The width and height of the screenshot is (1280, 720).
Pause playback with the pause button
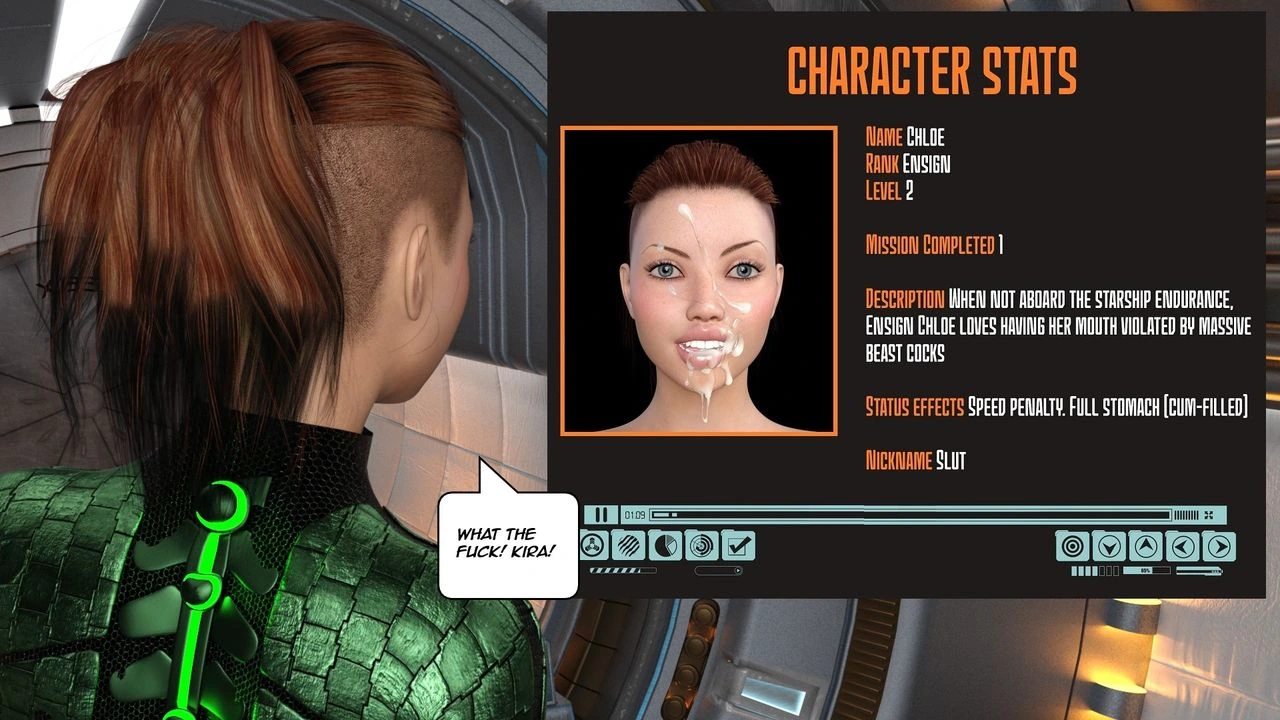click(x=601, y=515)
